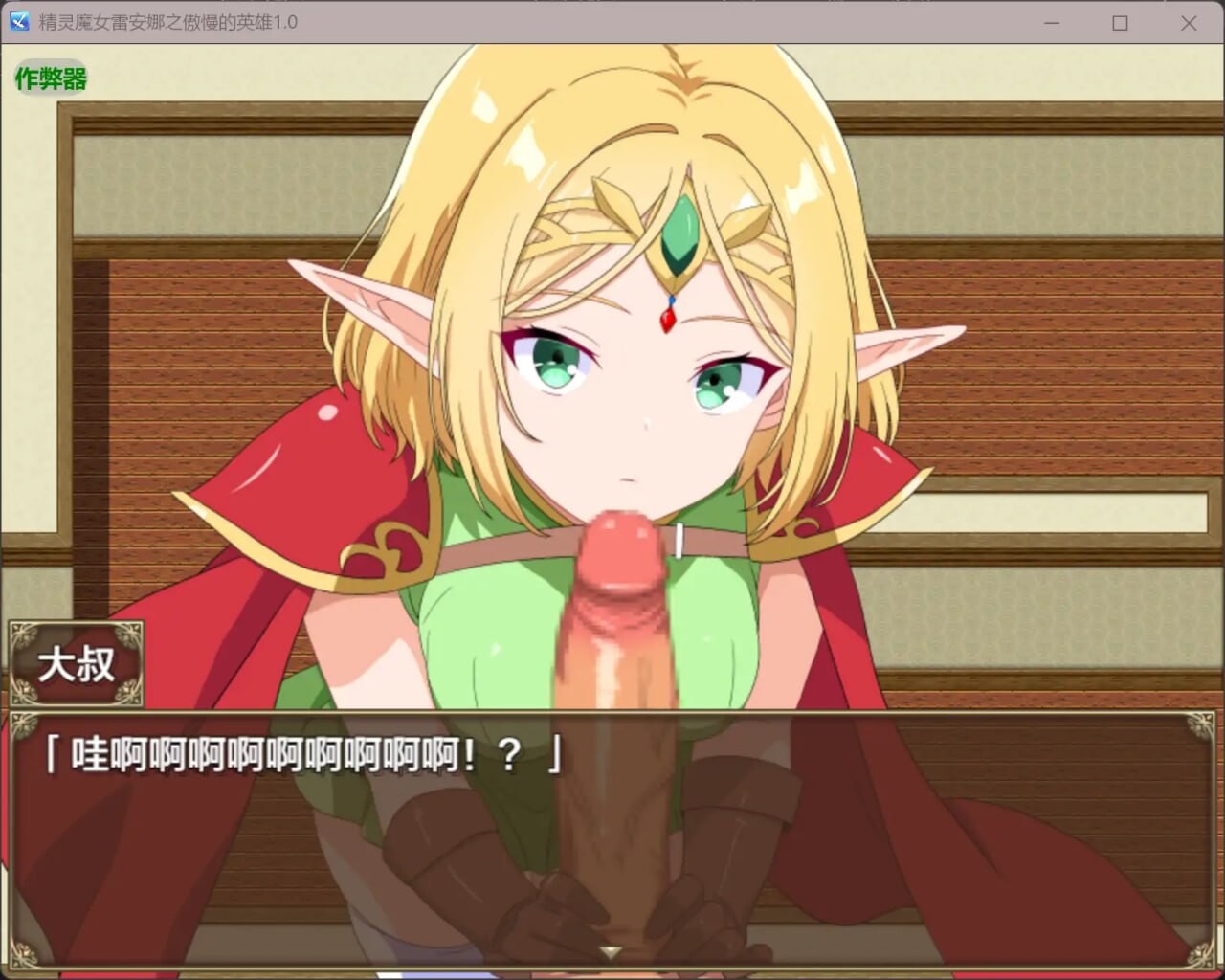Click the maximize icon on the title bar
The height and width of the screenshot is (980, 1225).
(x=1121, y=23)
